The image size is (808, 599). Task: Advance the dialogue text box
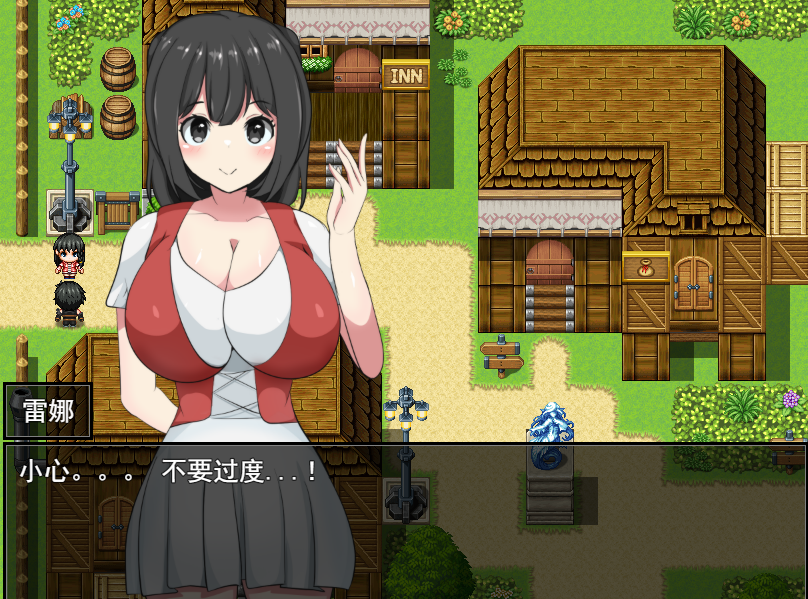click(404, 520)
